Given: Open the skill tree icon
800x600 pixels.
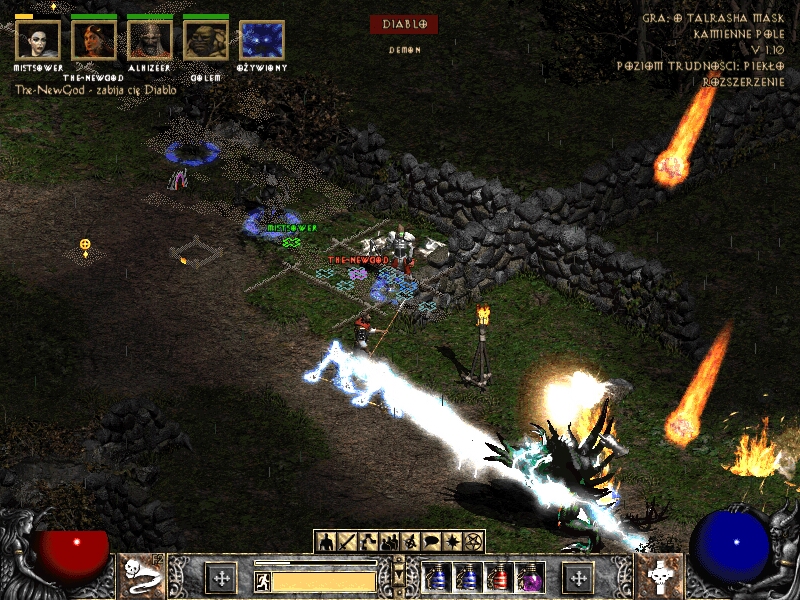Looking at the screenshot, I should pos(368,542).
